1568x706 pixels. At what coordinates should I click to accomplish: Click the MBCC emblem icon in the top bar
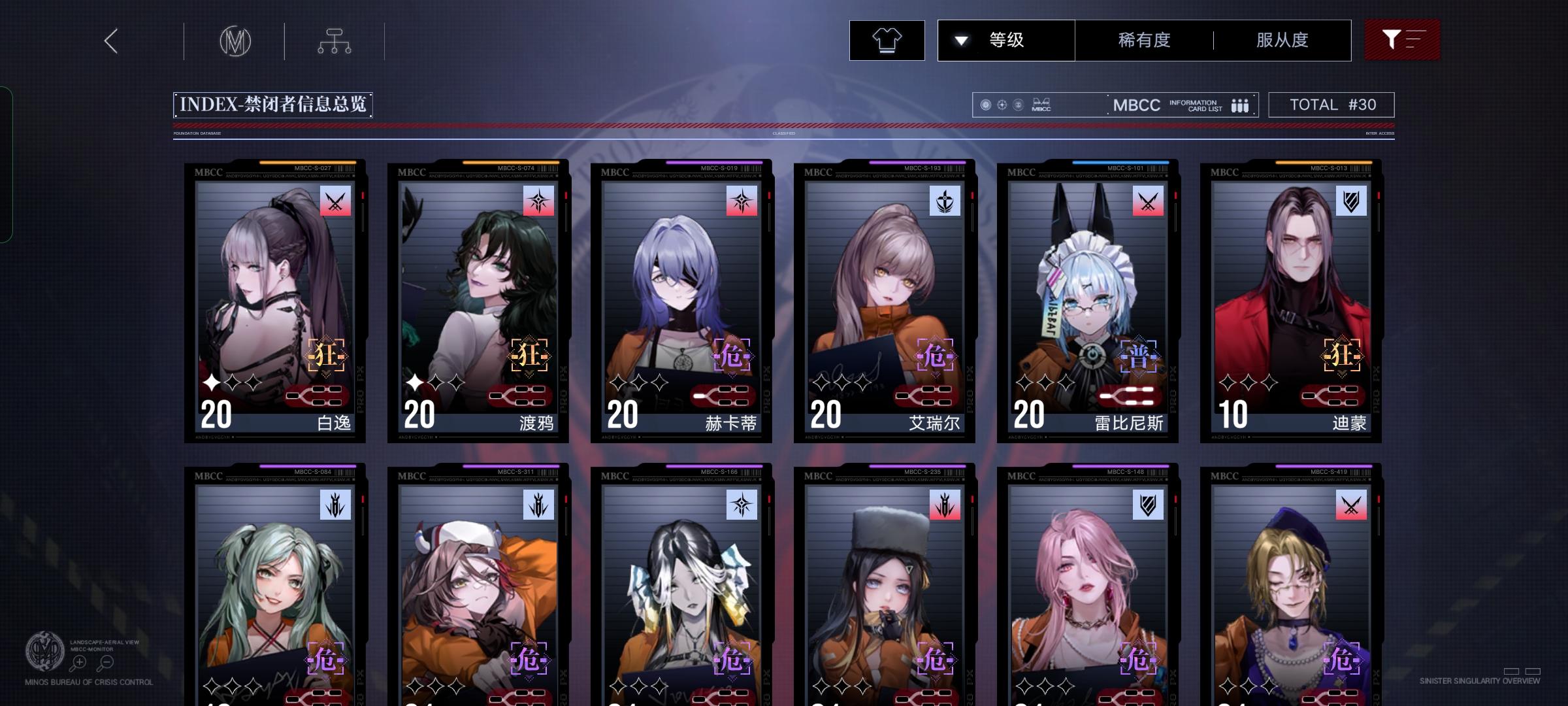(x=237, y=40)
